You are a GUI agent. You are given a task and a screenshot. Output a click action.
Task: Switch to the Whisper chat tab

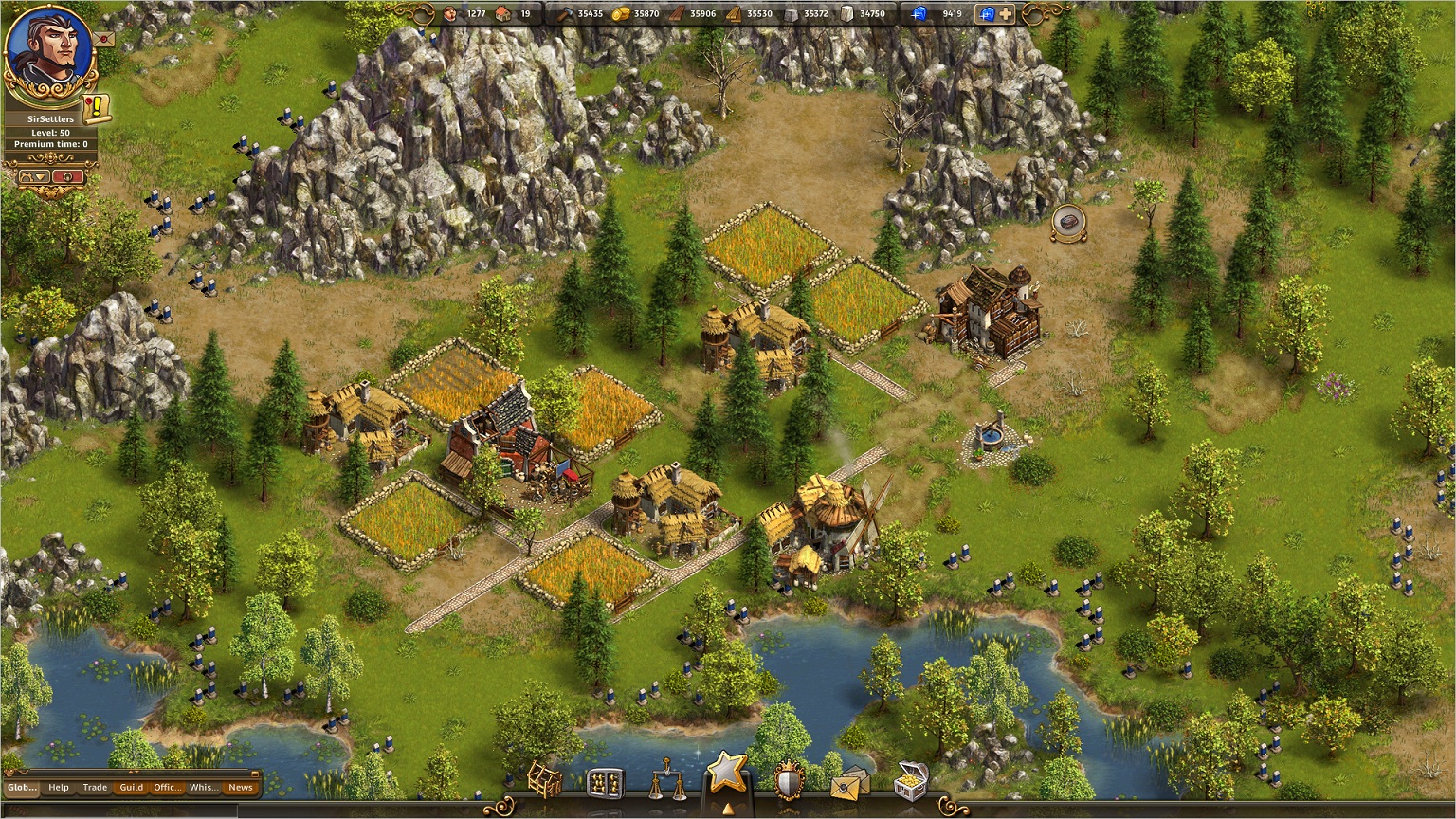coord(203,787)
